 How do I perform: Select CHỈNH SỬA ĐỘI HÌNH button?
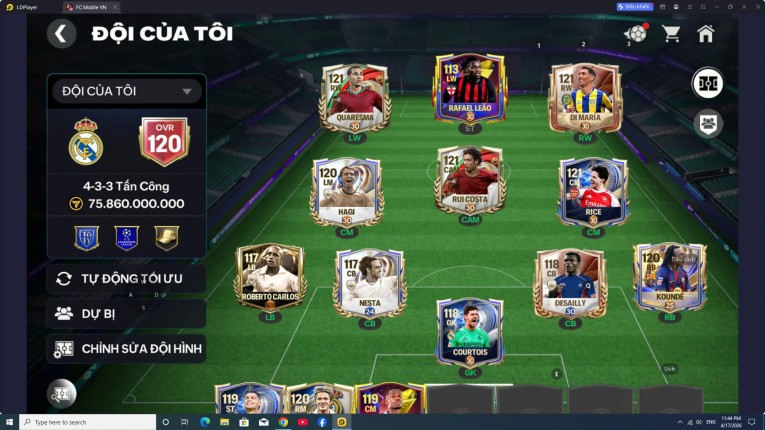tap(126, 349)
